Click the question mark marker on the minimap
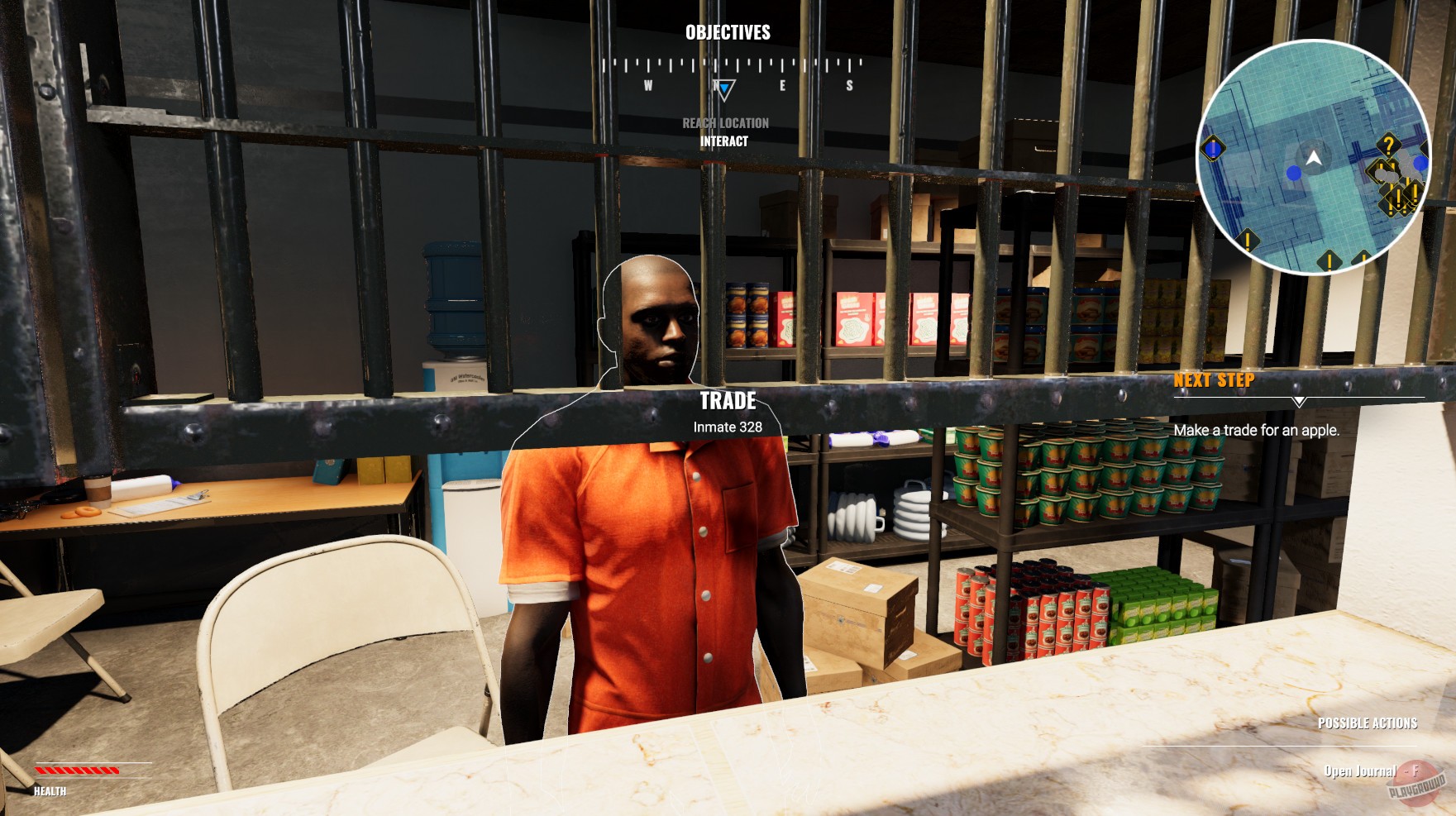This screenshot has width=1456, height=816. tap(1389, 144)
